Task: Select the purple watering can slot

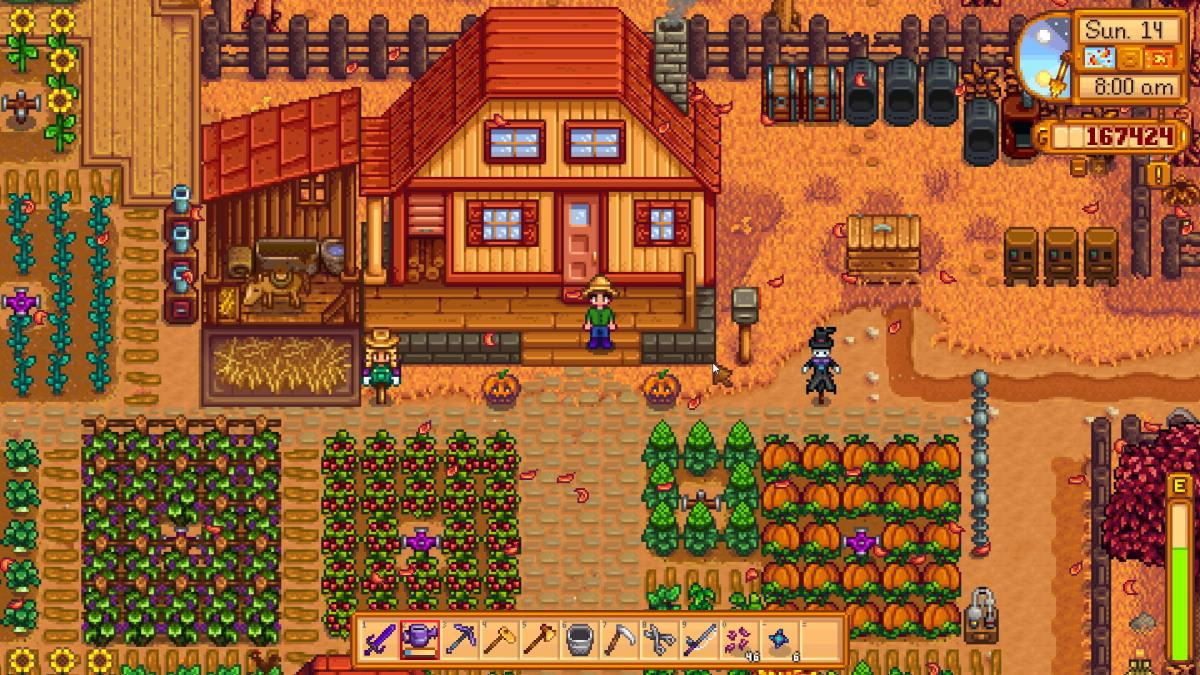Action: 420,639
